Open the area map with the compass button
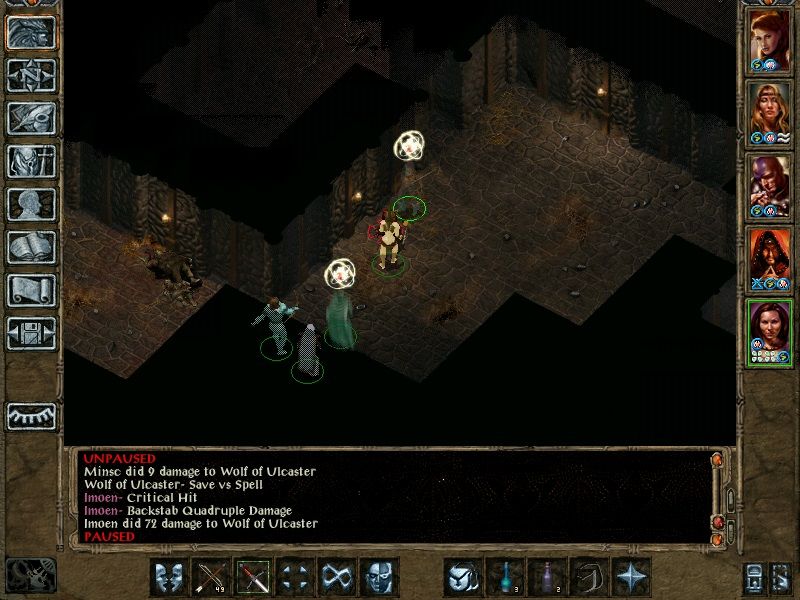Viewport: 800px width, 600px height. click(x=32, y=74)
